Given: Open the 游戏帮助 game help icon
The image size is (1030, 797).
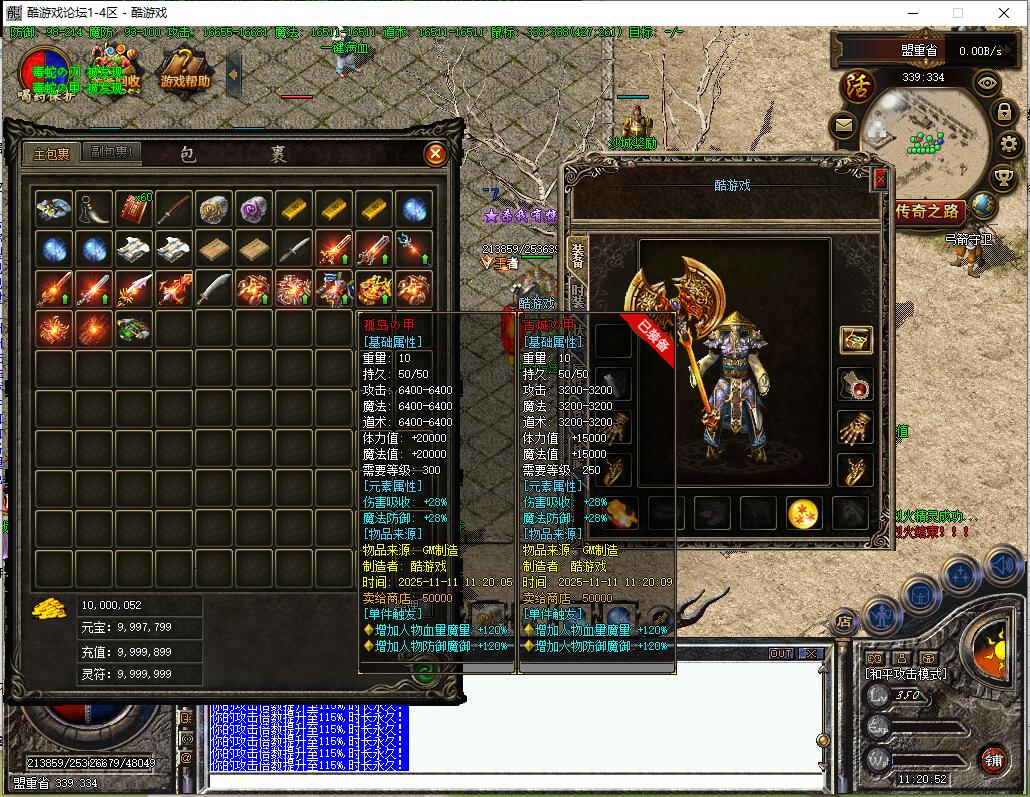Looking at the screenshot, I should point(186,70).
